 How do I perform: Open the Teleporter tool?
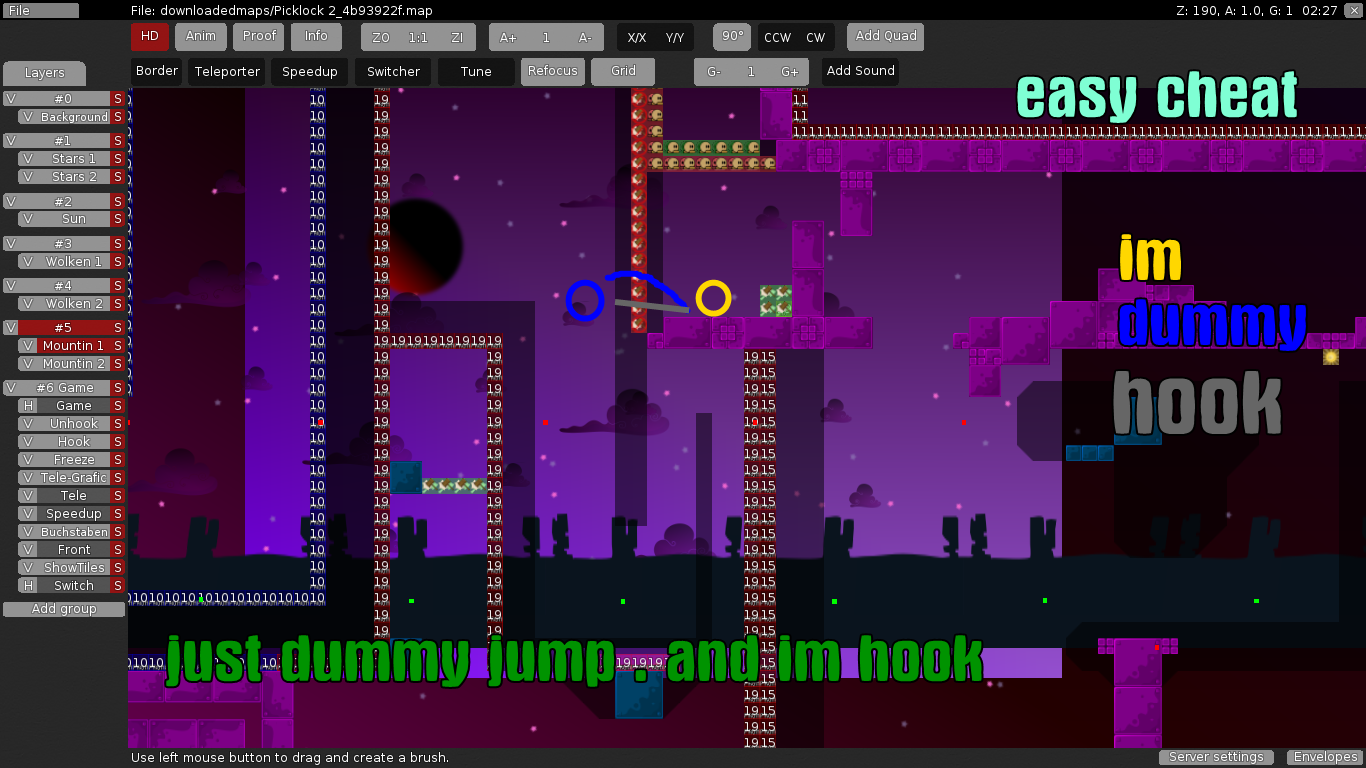pos(227,72)
